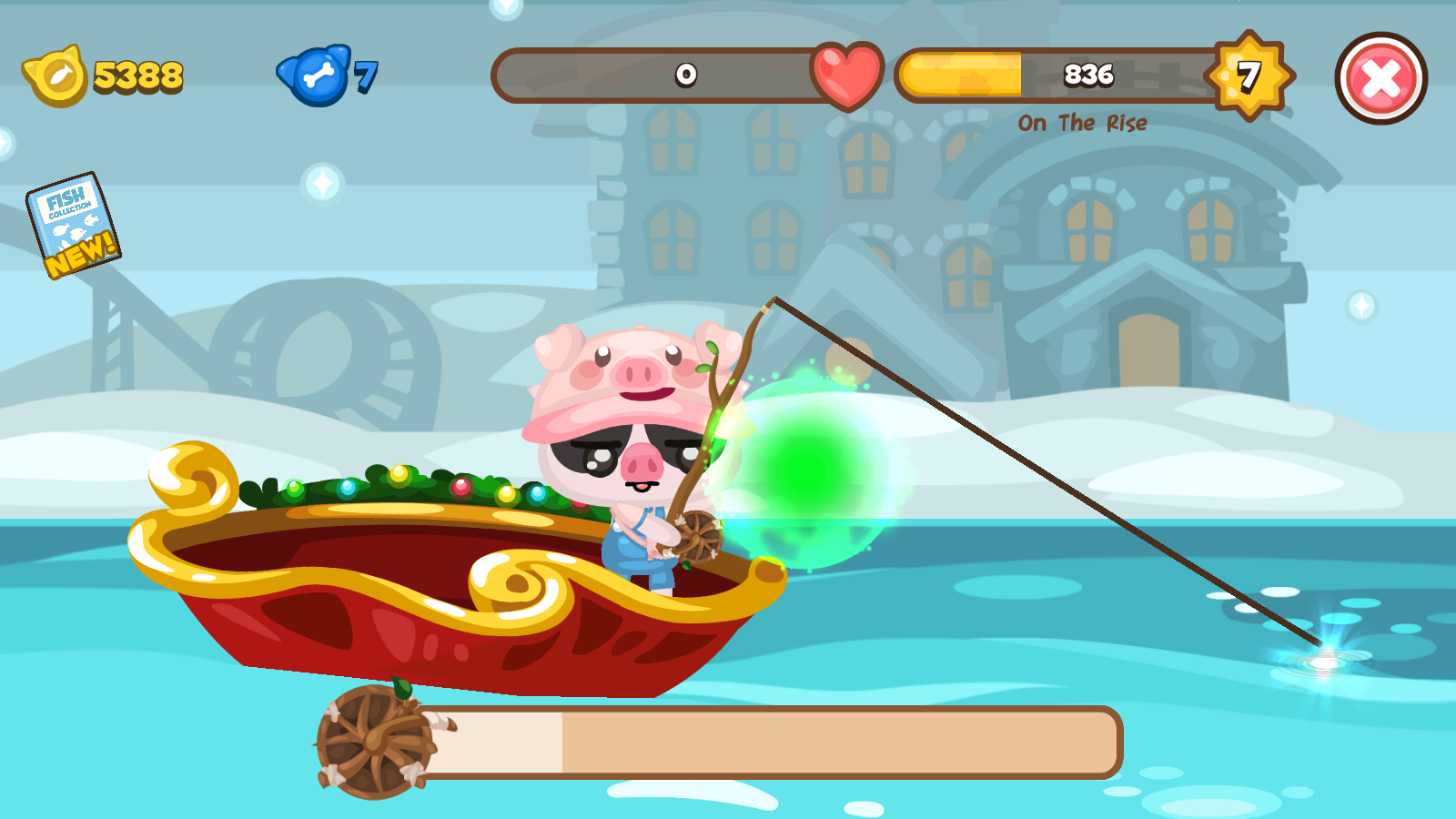Select the blue bone currency icon

(x=317, y=77)
